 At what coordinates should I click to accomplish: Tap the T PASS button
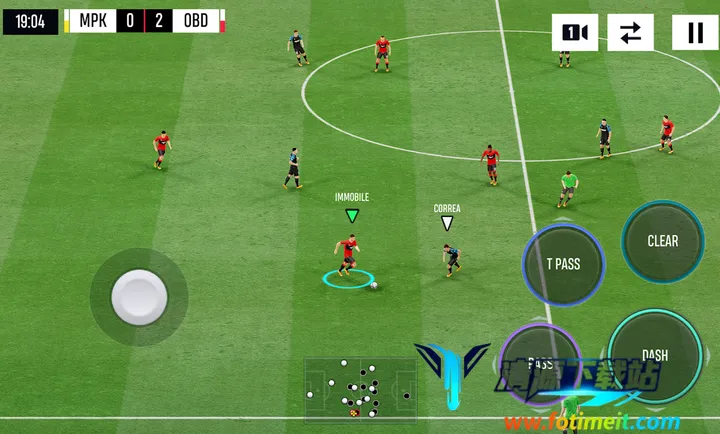pos(563,264)
